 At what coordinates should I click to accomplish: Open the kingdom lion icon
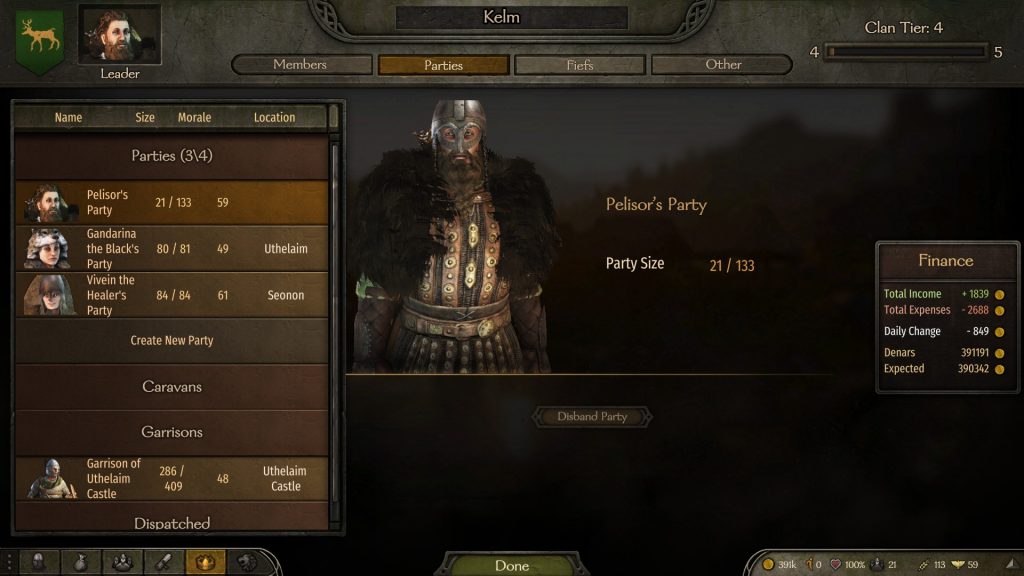(x=245, y=563)
